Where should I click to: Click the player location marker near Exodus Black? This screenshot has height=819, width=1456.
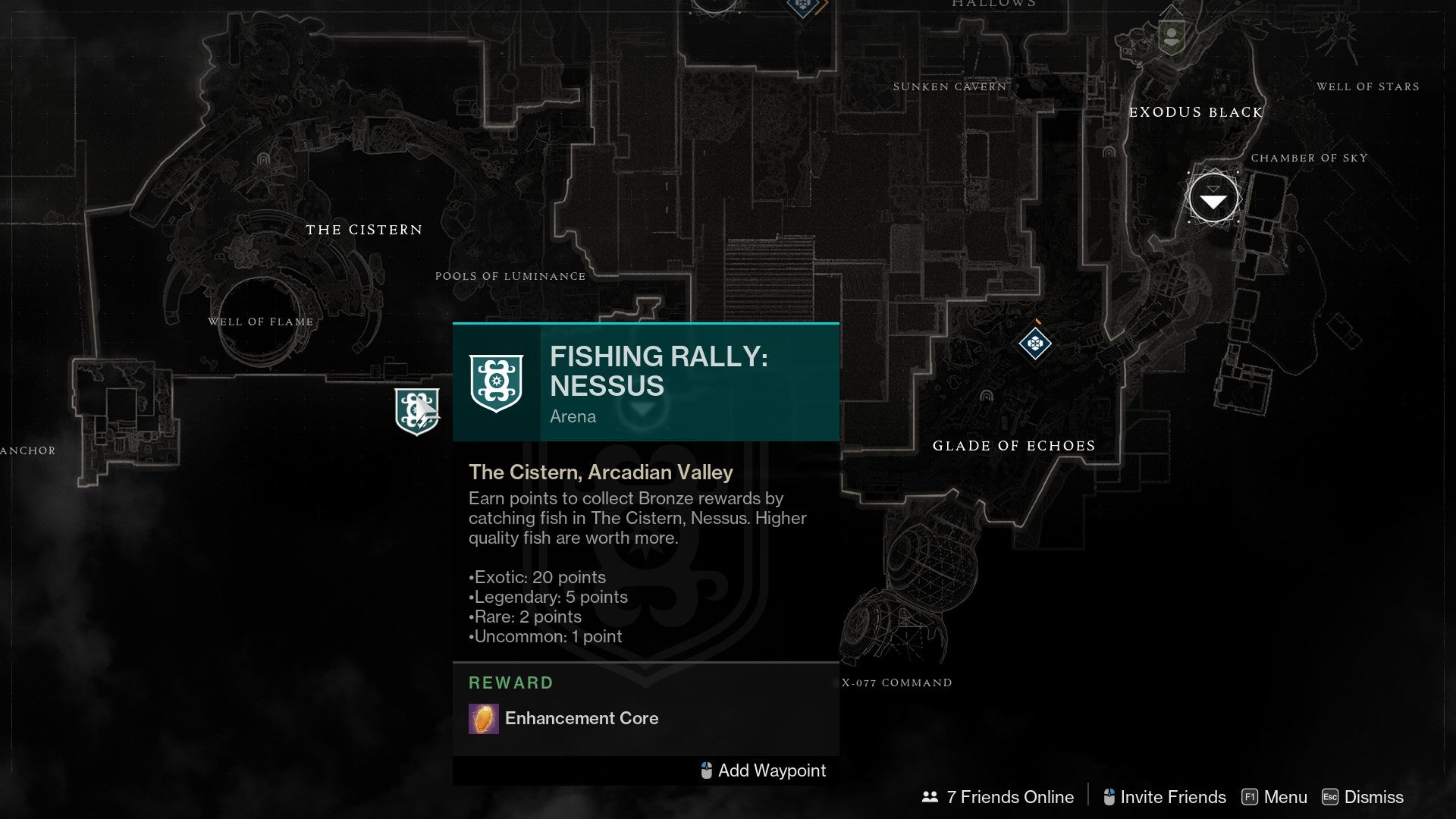click(1213, 199)
